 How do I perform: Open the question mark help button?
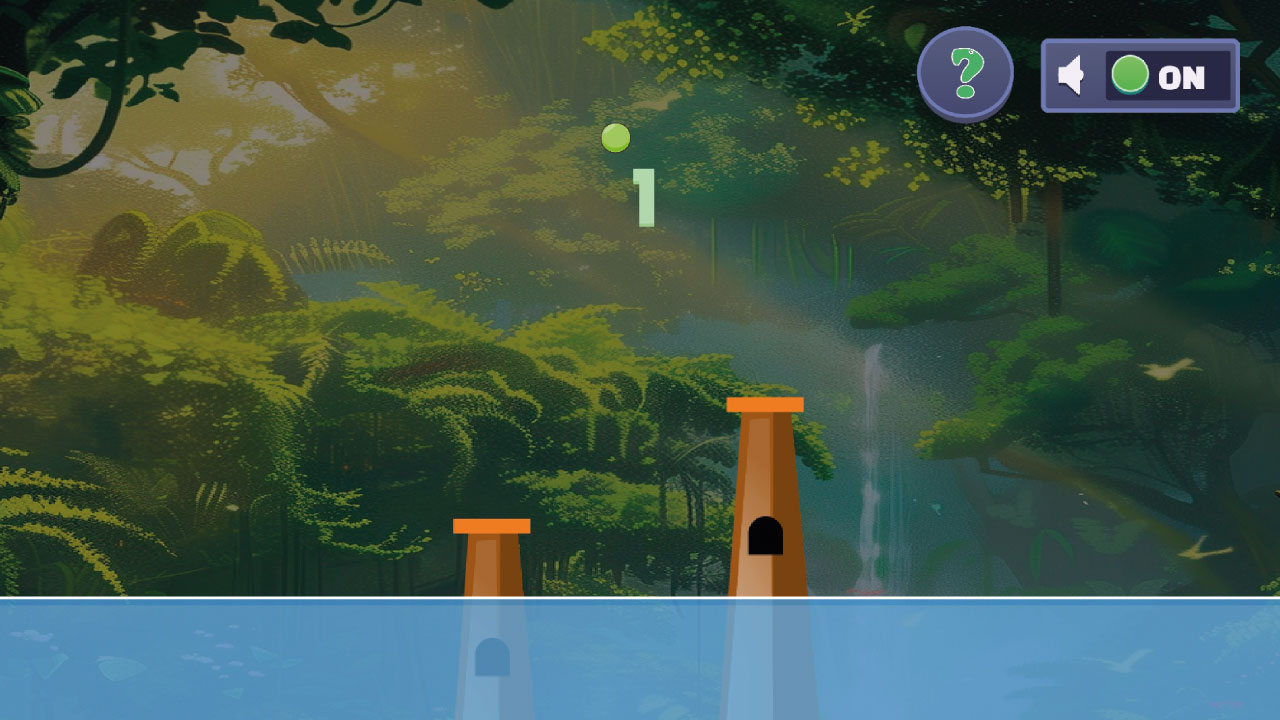(965, 73)
